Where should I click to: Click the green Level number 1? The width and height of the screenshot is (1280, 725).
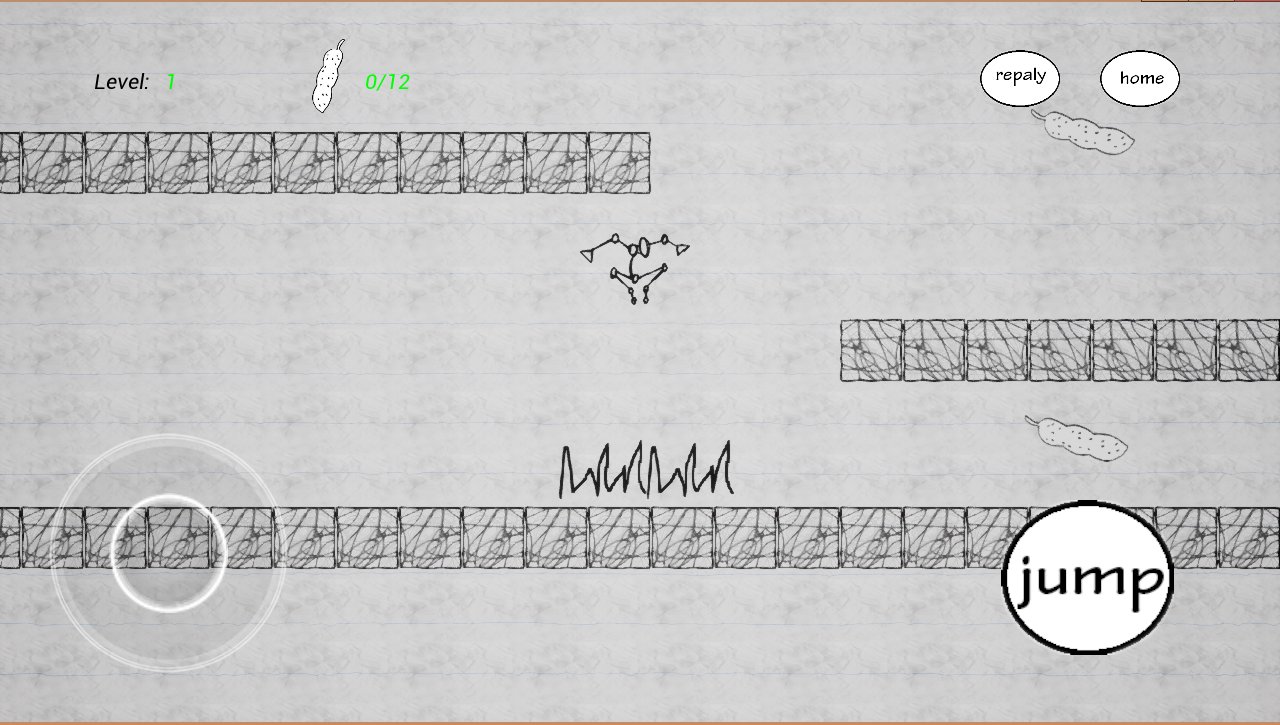(x=170, y=82)
